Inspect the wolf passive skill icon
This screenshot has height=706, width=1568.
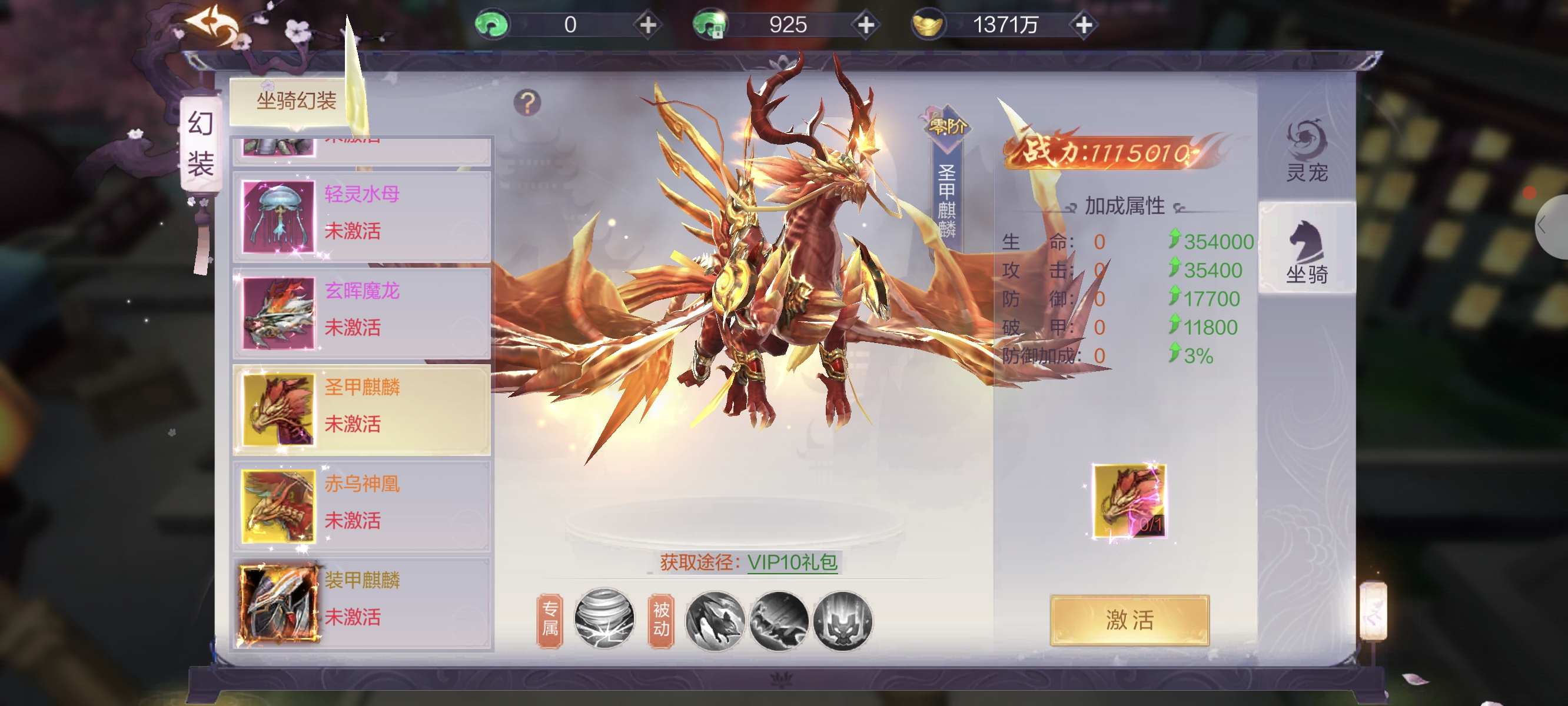(x=715, y=620)
